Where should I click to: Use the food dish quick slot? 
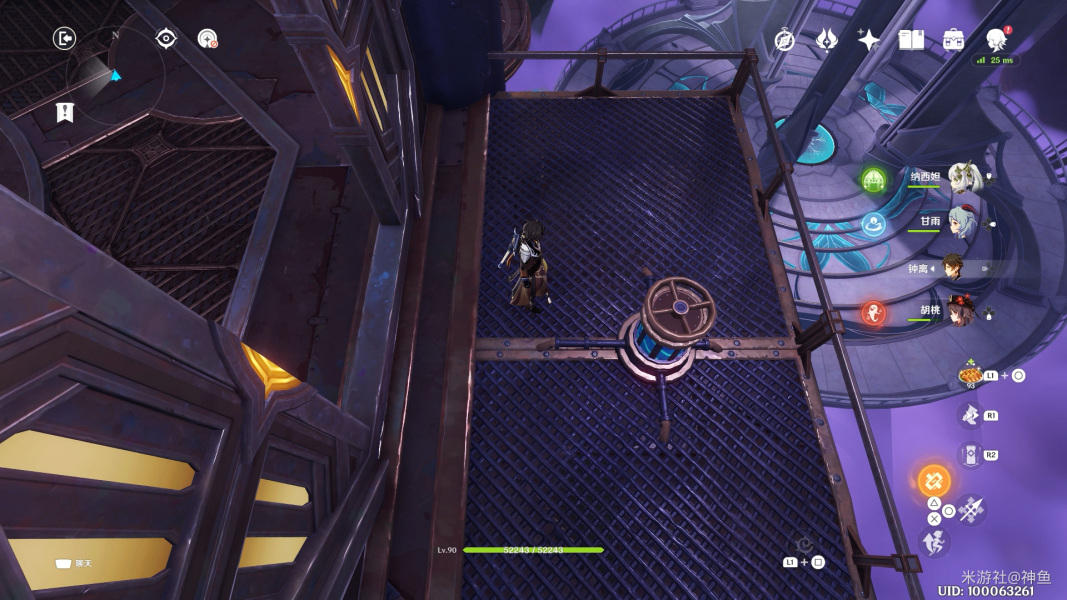[x=970, y=376]
